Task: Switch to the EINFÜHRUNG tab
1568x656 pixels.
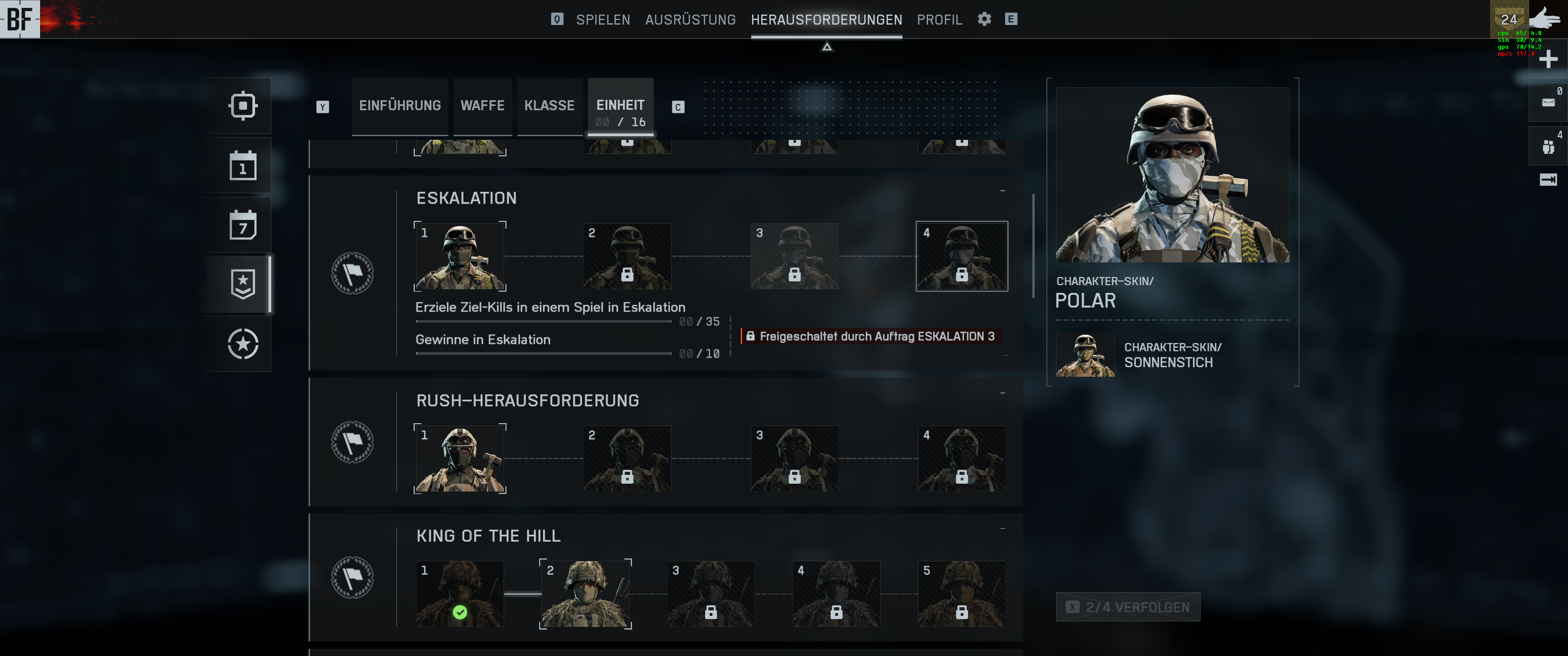Action: (x=400, y=106)
